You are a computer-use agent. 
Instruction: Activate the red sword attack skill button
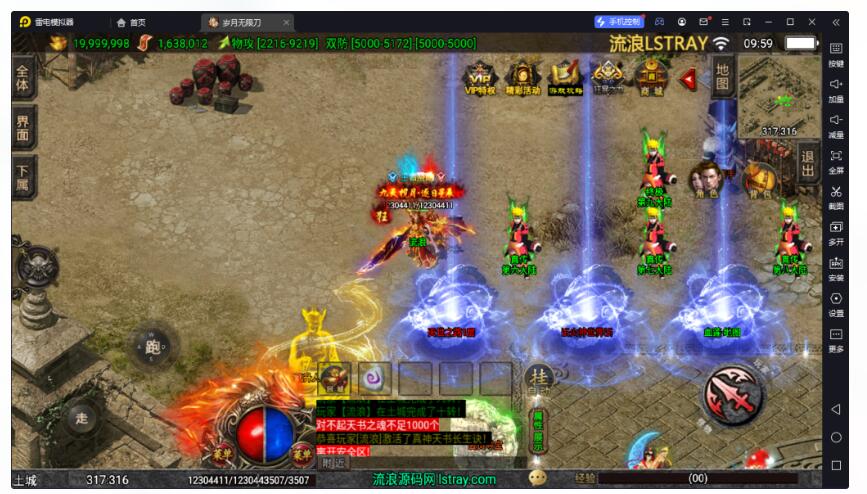click(x=735, y=393)
